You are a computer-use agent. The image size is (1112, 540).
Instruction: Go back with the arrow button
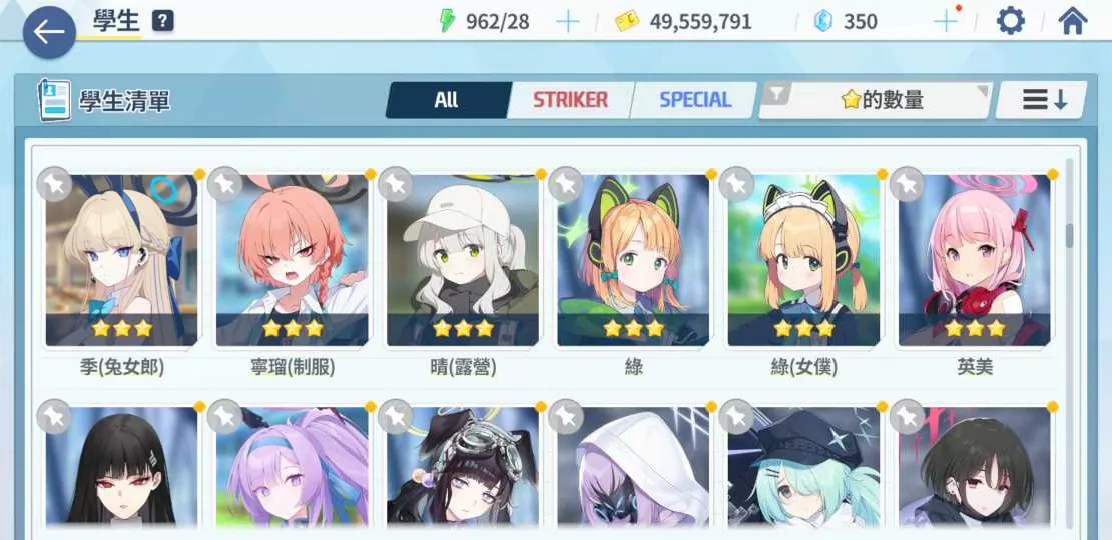tap(48, 33)
